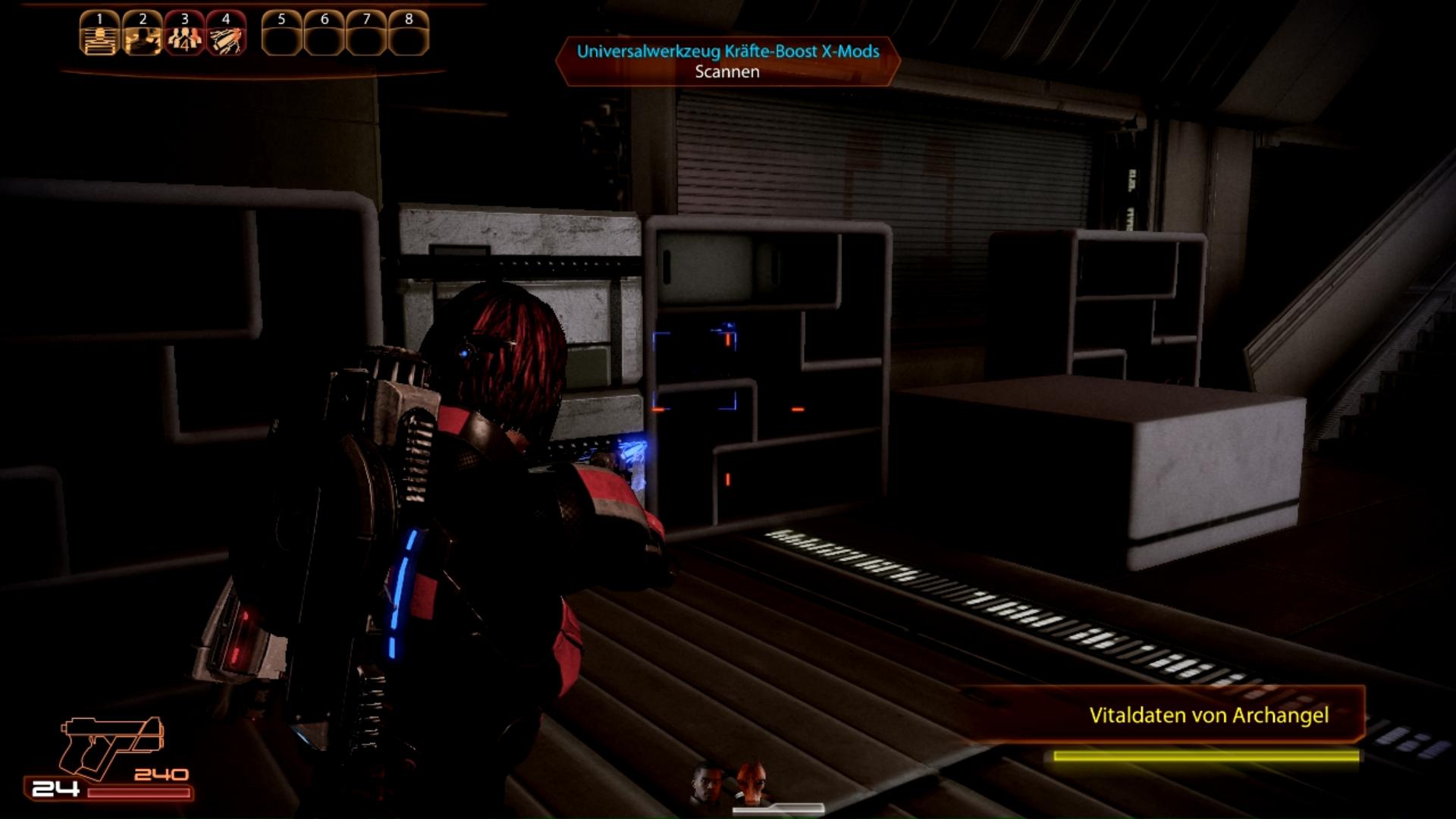Activate the ability in hotbar slot 1

coord(99,34)
